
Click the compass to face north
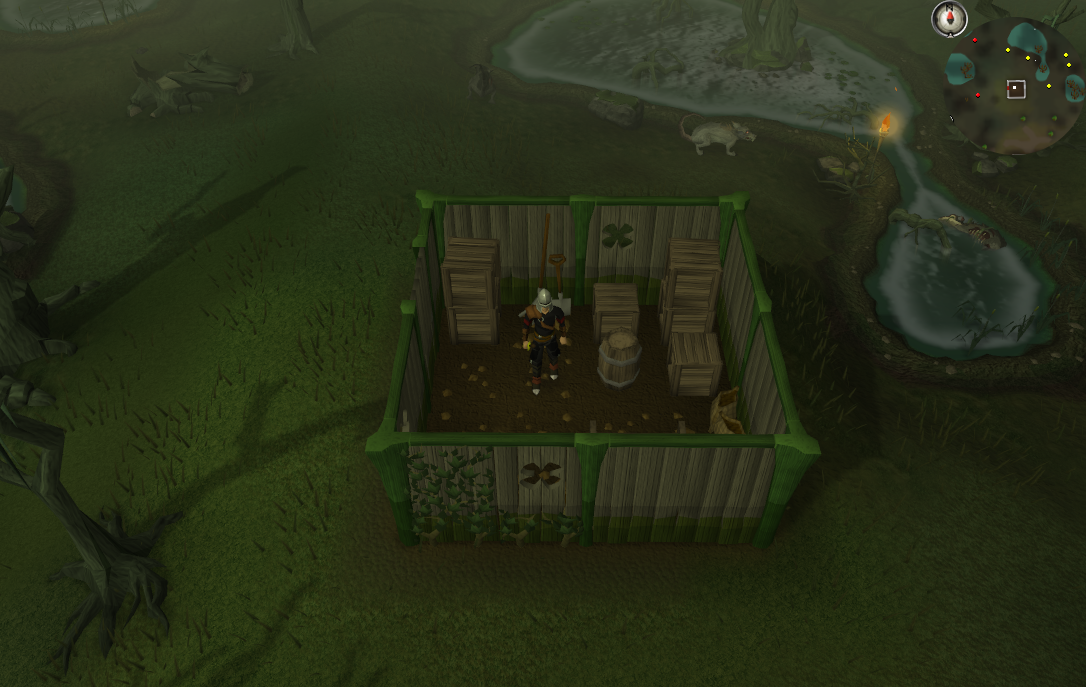pyautogui.click(x=948, y=18)
